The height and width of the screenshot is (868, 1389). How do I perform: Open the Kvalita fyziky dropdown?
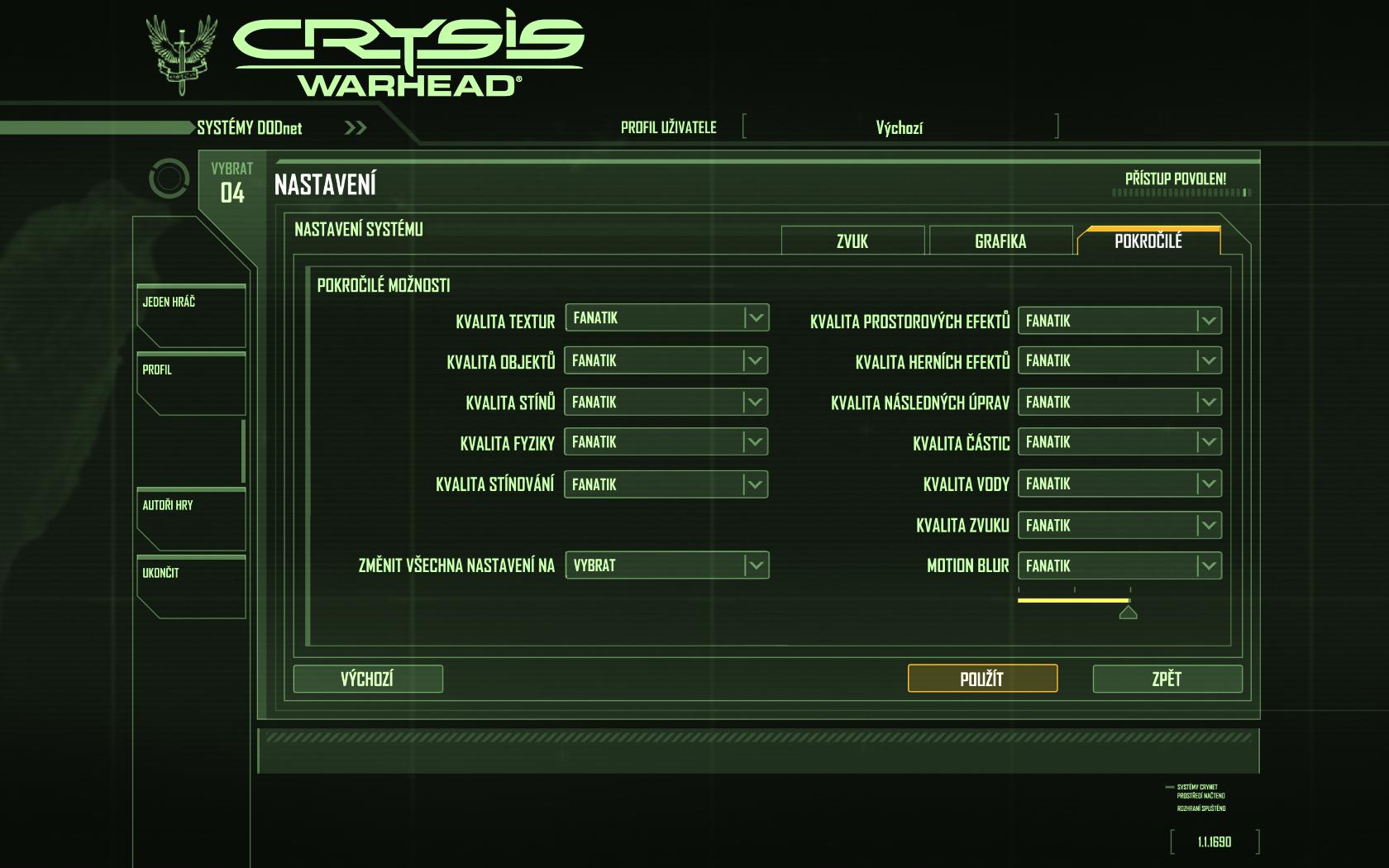point(666,442)
